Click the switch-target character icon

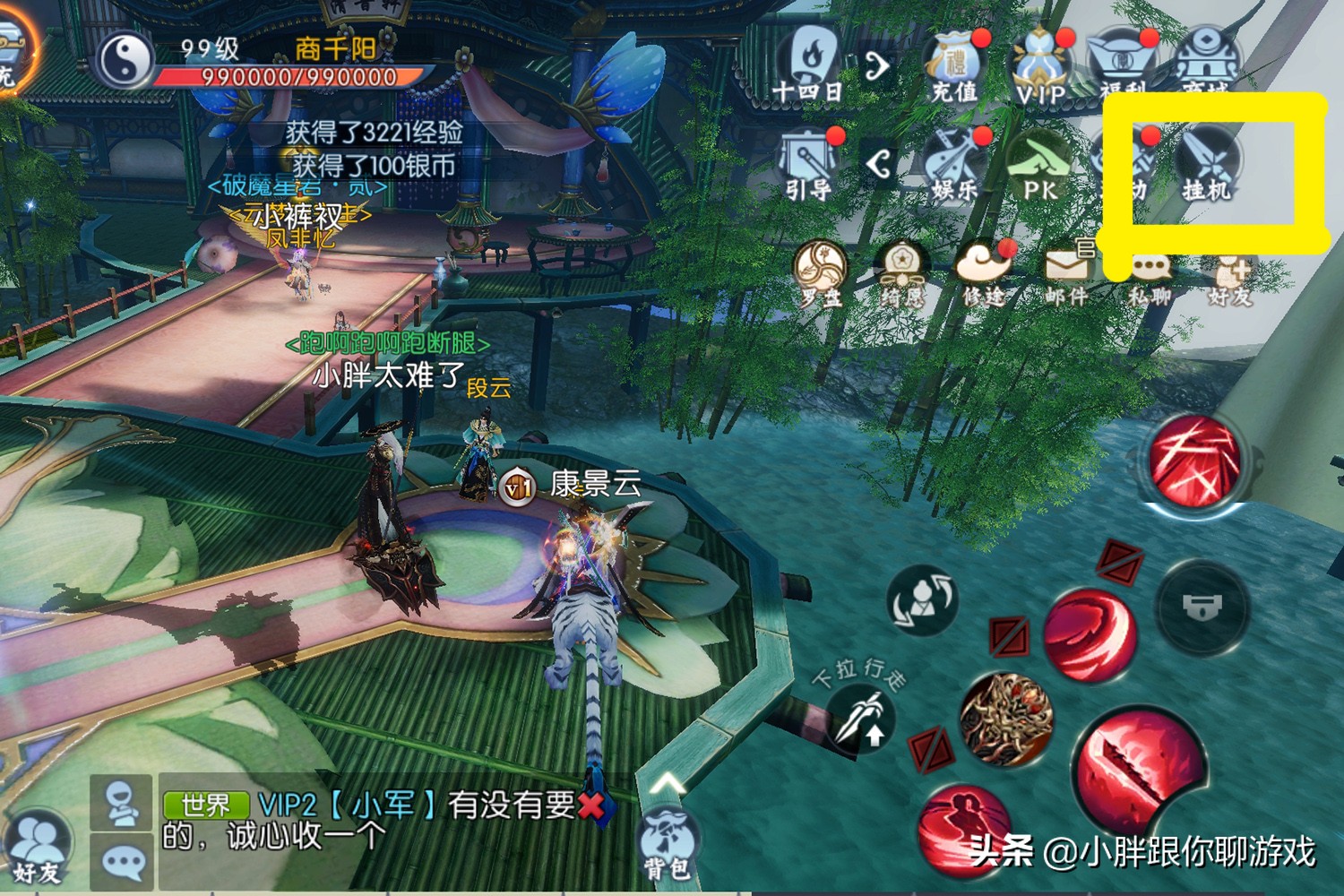922,599
